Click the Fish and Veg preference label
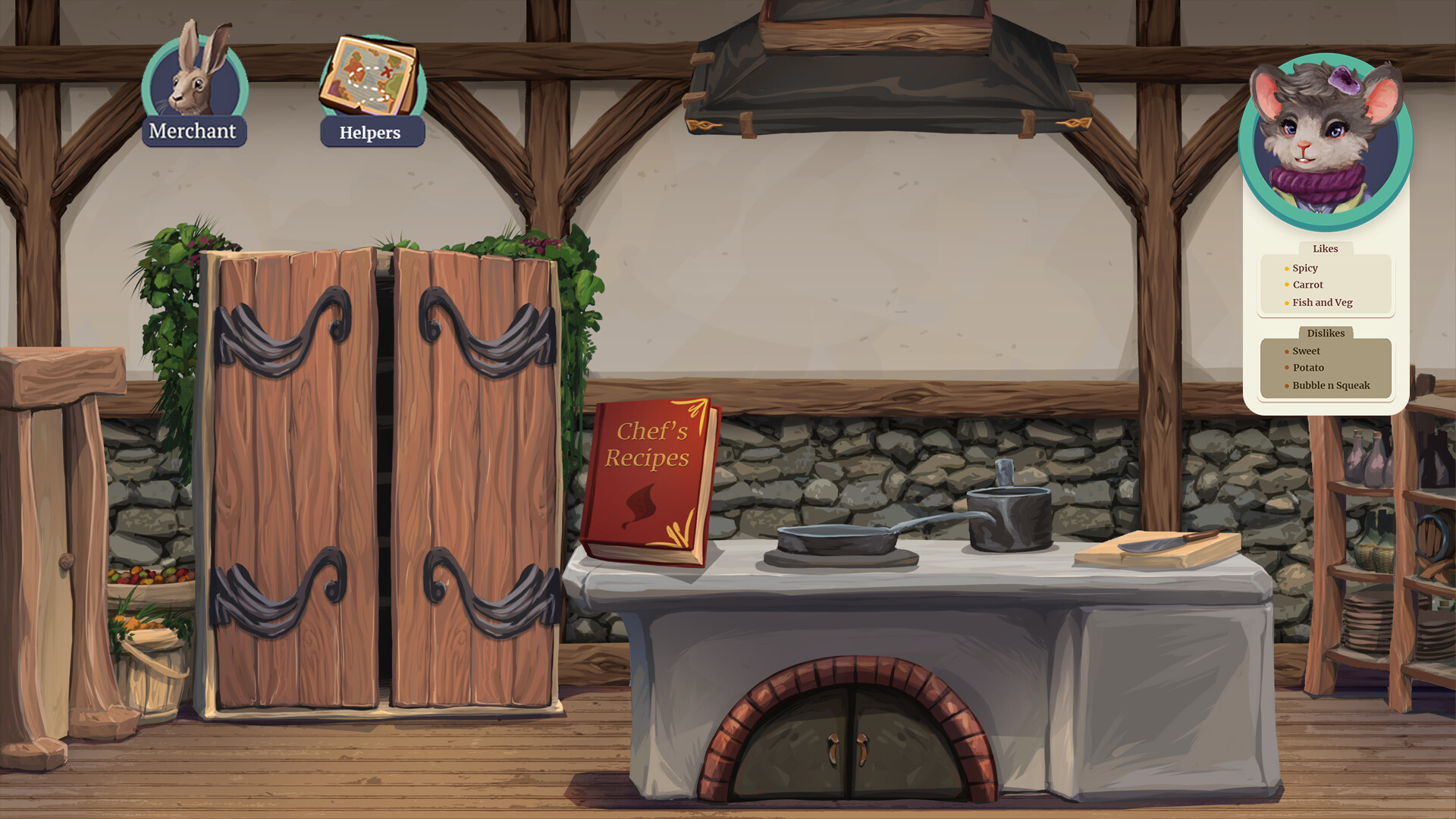Image resolution: width=1456 pixels, height=819 pixels. point(1323,302)
